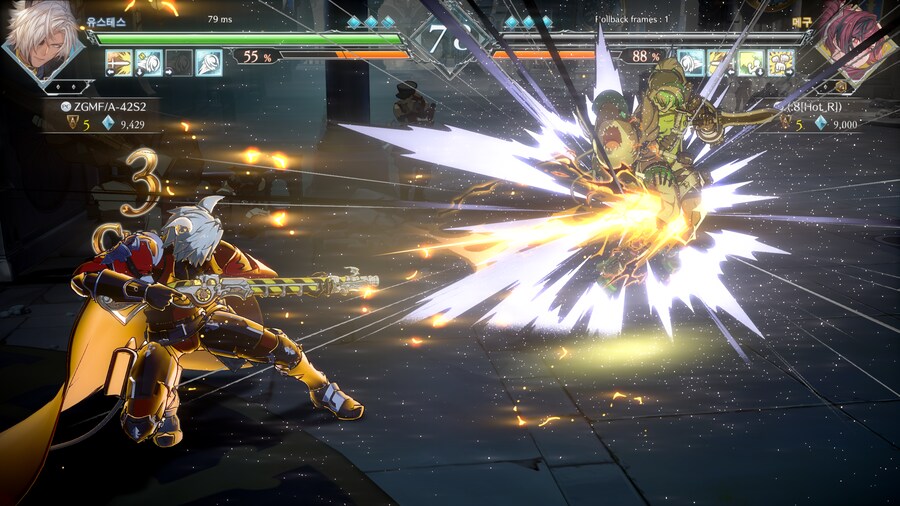Select the opponent's green skill icon
This screenshot has width=900, height=506.
tap(751, 63)
